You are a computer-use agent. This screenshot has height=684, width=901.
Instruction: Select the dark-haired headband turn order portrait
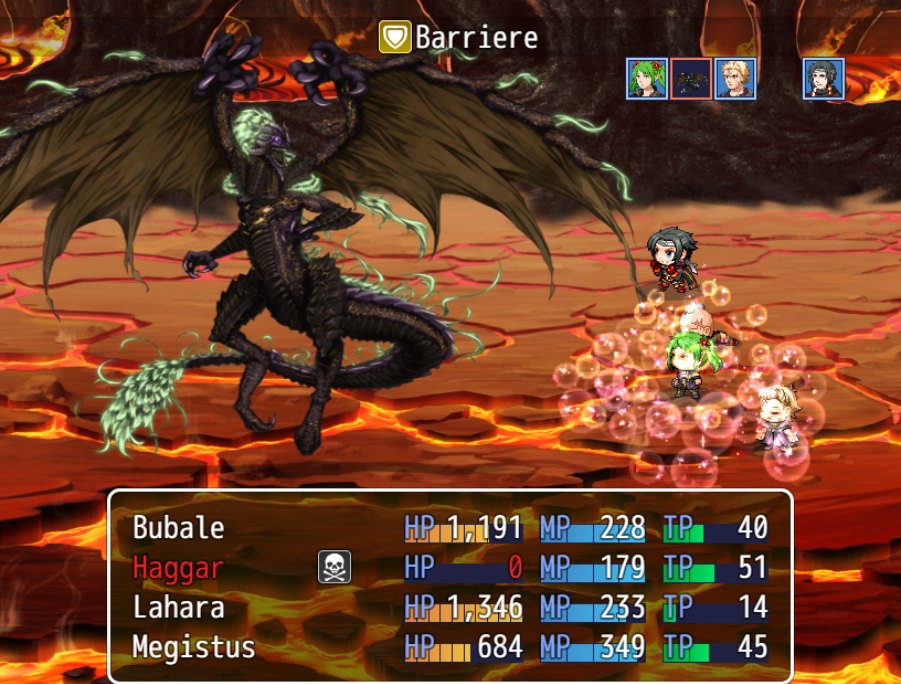point(823,79)
